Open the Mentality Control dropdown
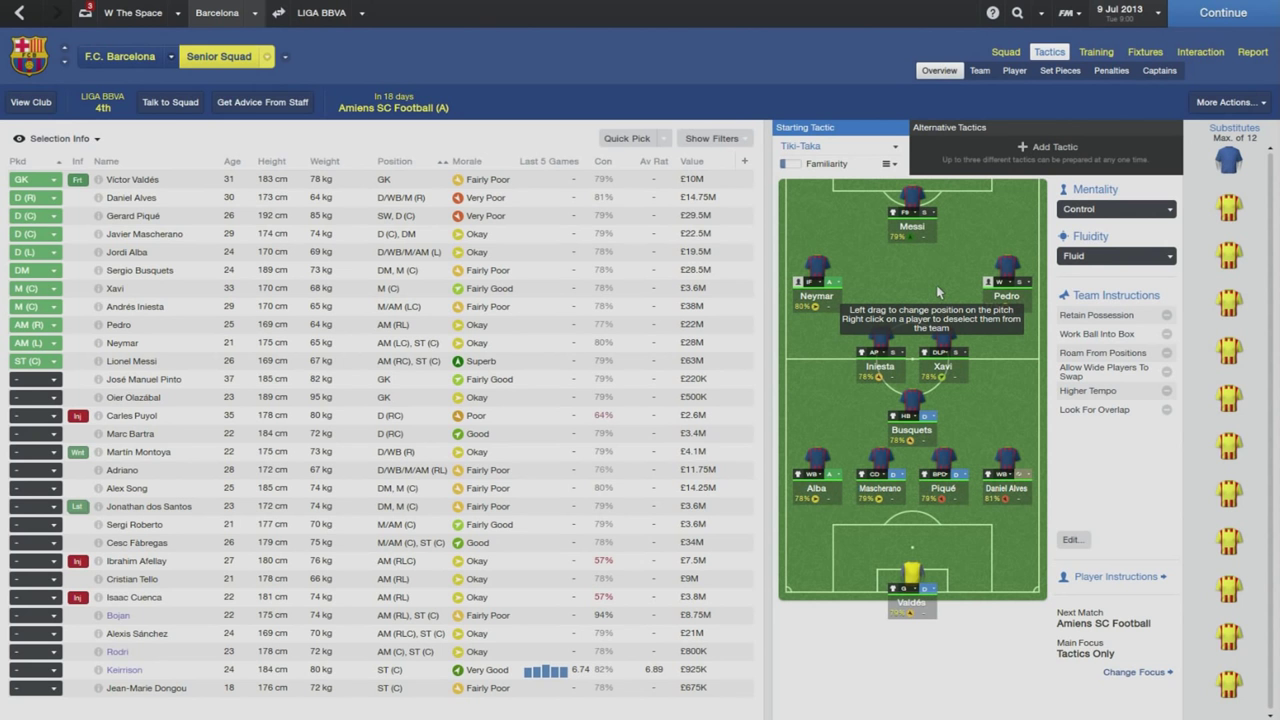Image resolution: width=1280 pixels, height=720 pixels. point(1116,209)
